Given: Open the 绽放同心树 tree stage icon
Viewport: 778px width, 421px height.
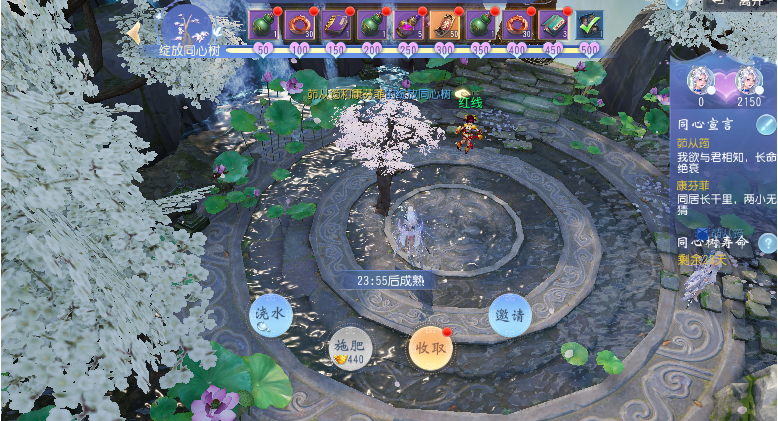Looking at the screenshot, I should [186, 27].
